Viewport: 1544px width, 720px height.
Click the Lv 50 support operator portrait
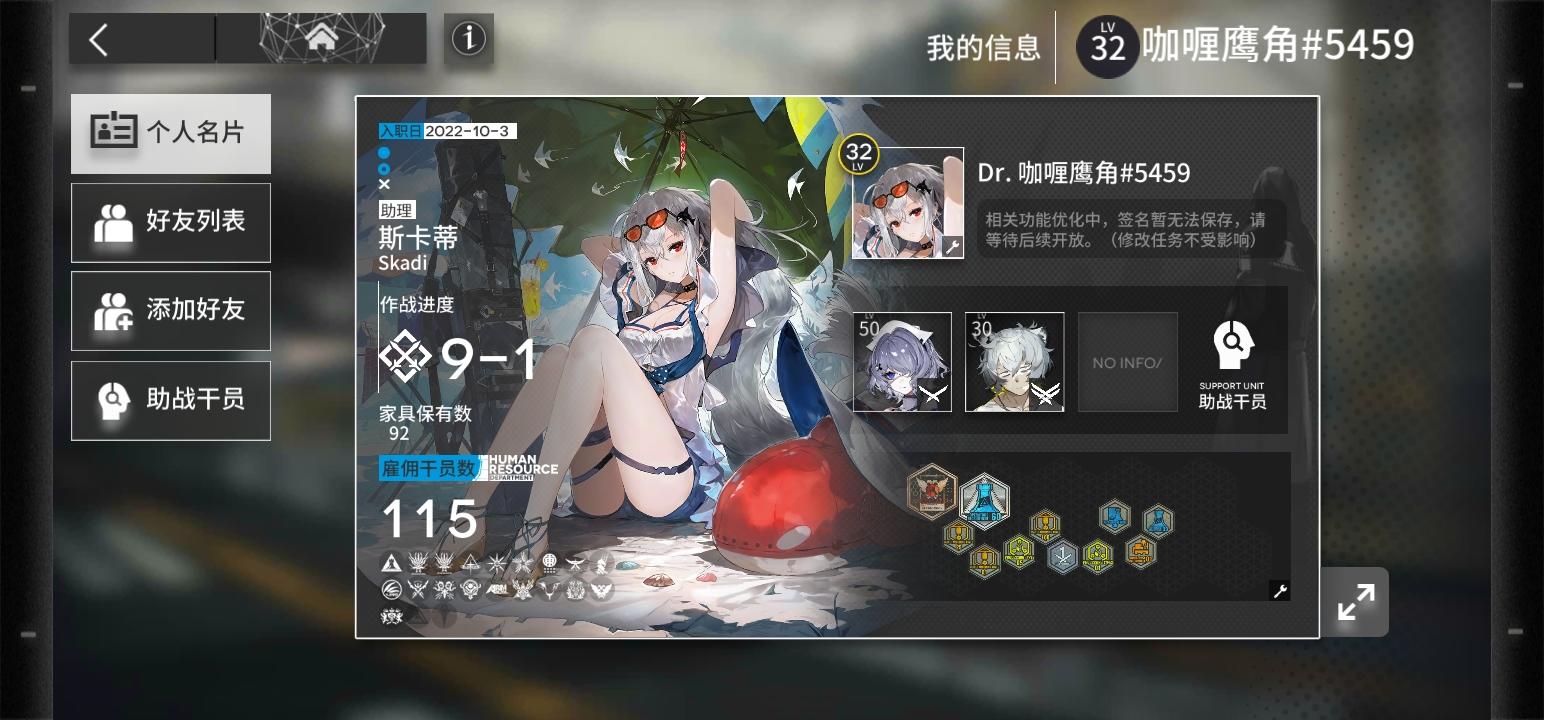[x=901, y=361]
